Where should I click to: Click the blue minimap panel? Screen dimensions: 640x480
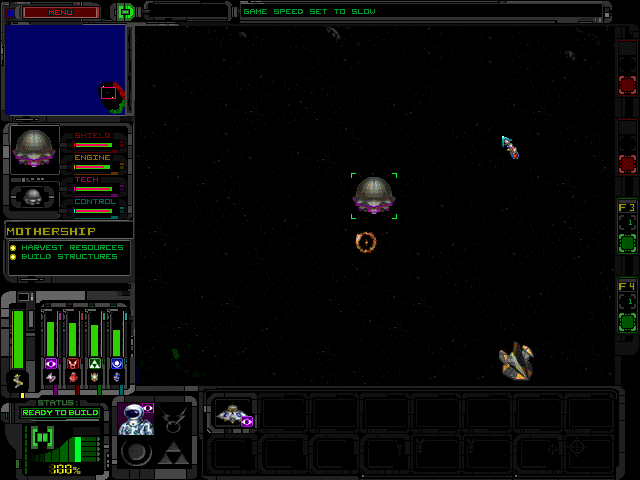click(65, 70)
